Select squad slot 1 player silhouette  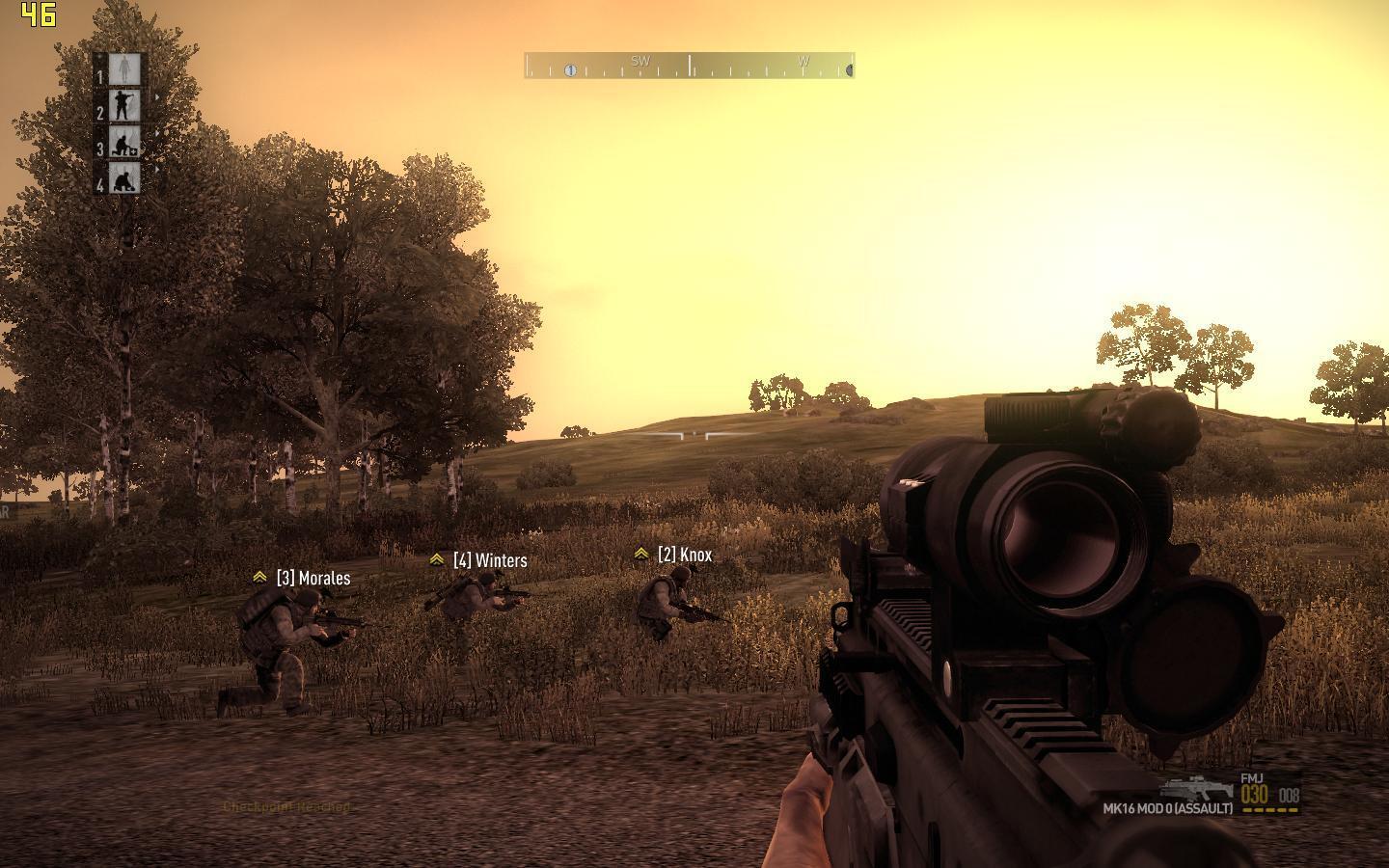point(123,69)
